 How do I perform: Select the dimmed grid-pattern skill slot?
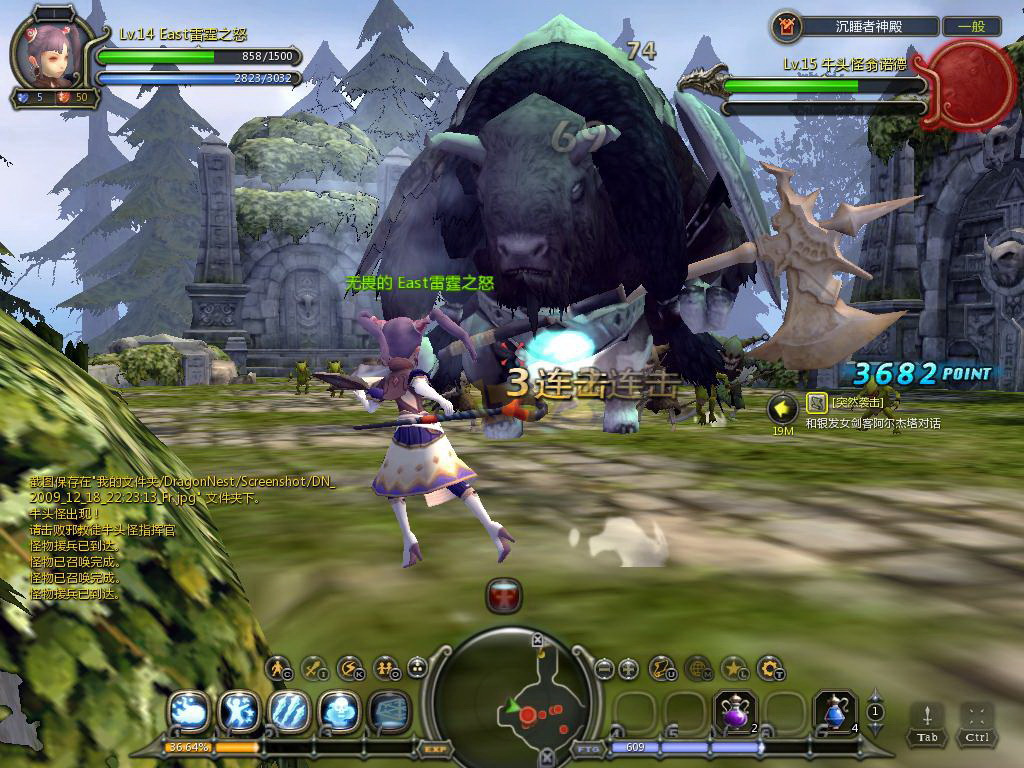(389, 712)
